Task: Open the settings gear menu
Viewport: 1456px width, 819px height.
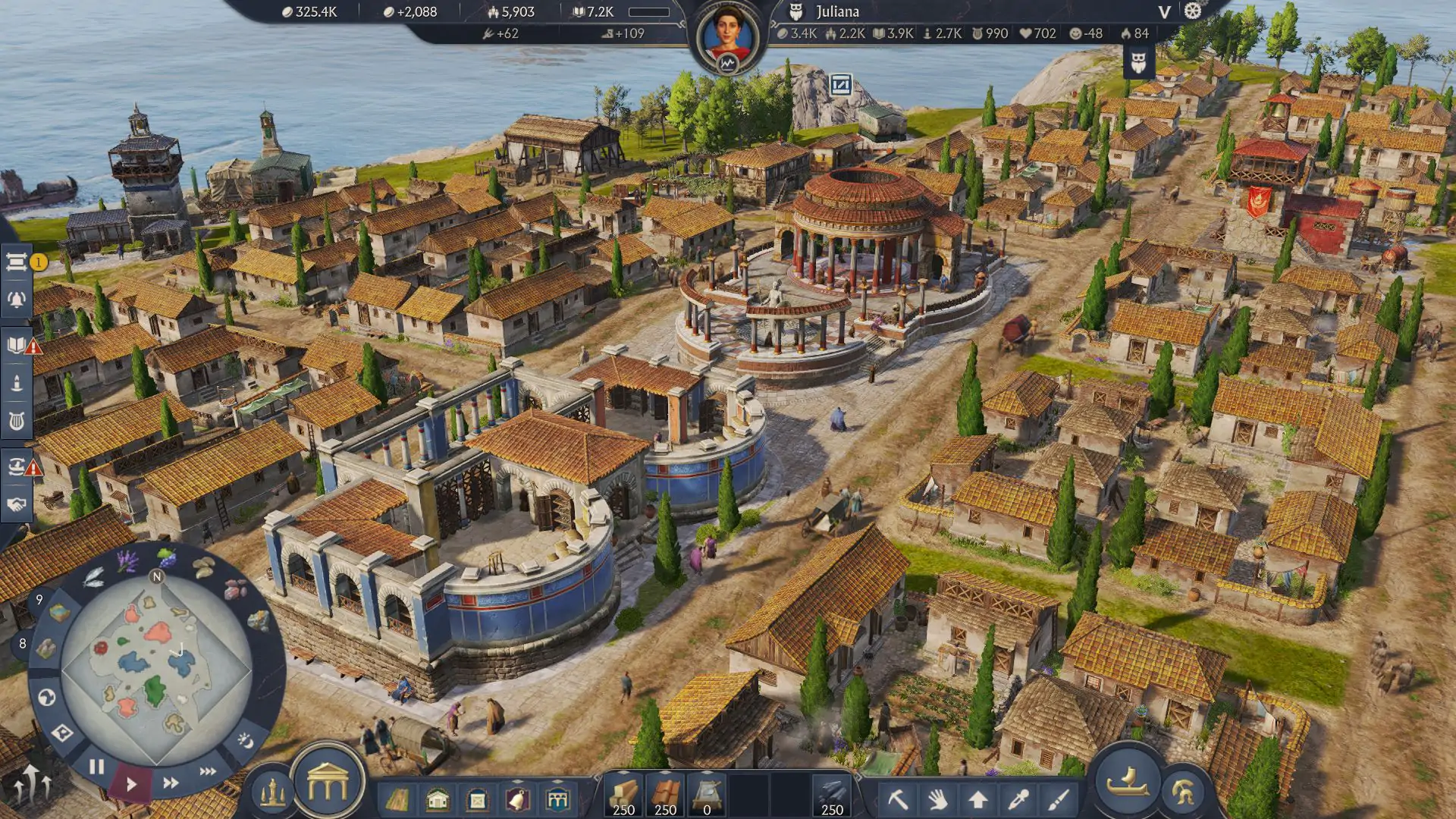Action: 1193,11
